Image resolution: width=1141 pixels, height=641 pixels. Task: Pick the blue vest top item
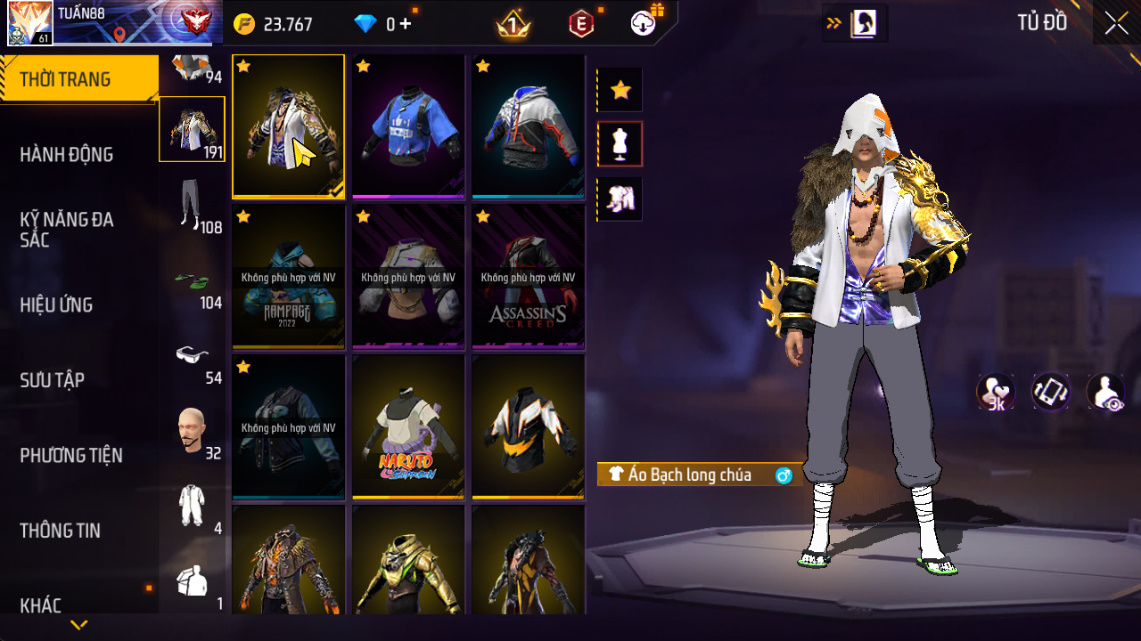point(408,127)
